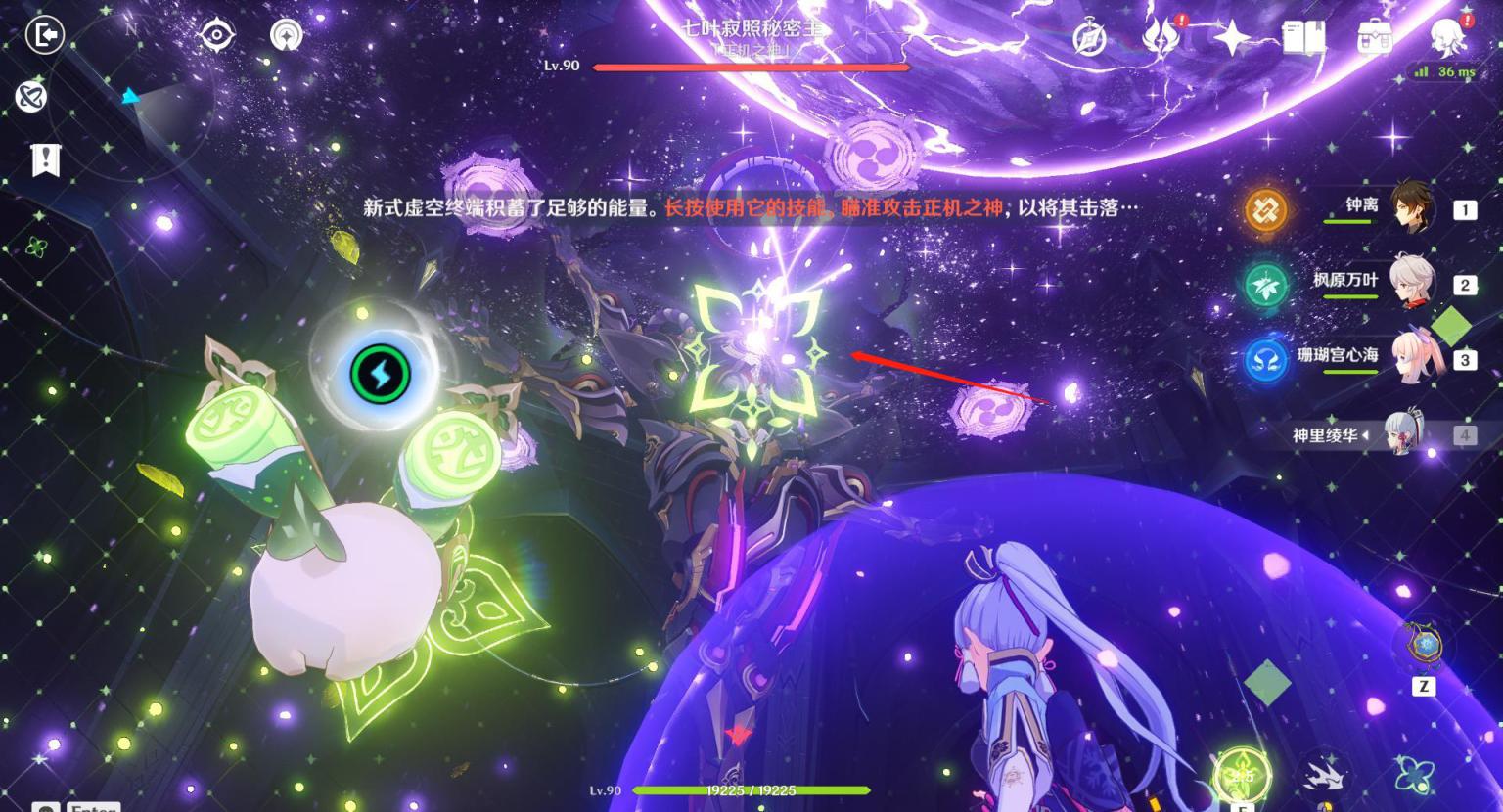Screen dimensions: 1503x812
Task: Open the events icon with red alert
Action: point(1160,38)
